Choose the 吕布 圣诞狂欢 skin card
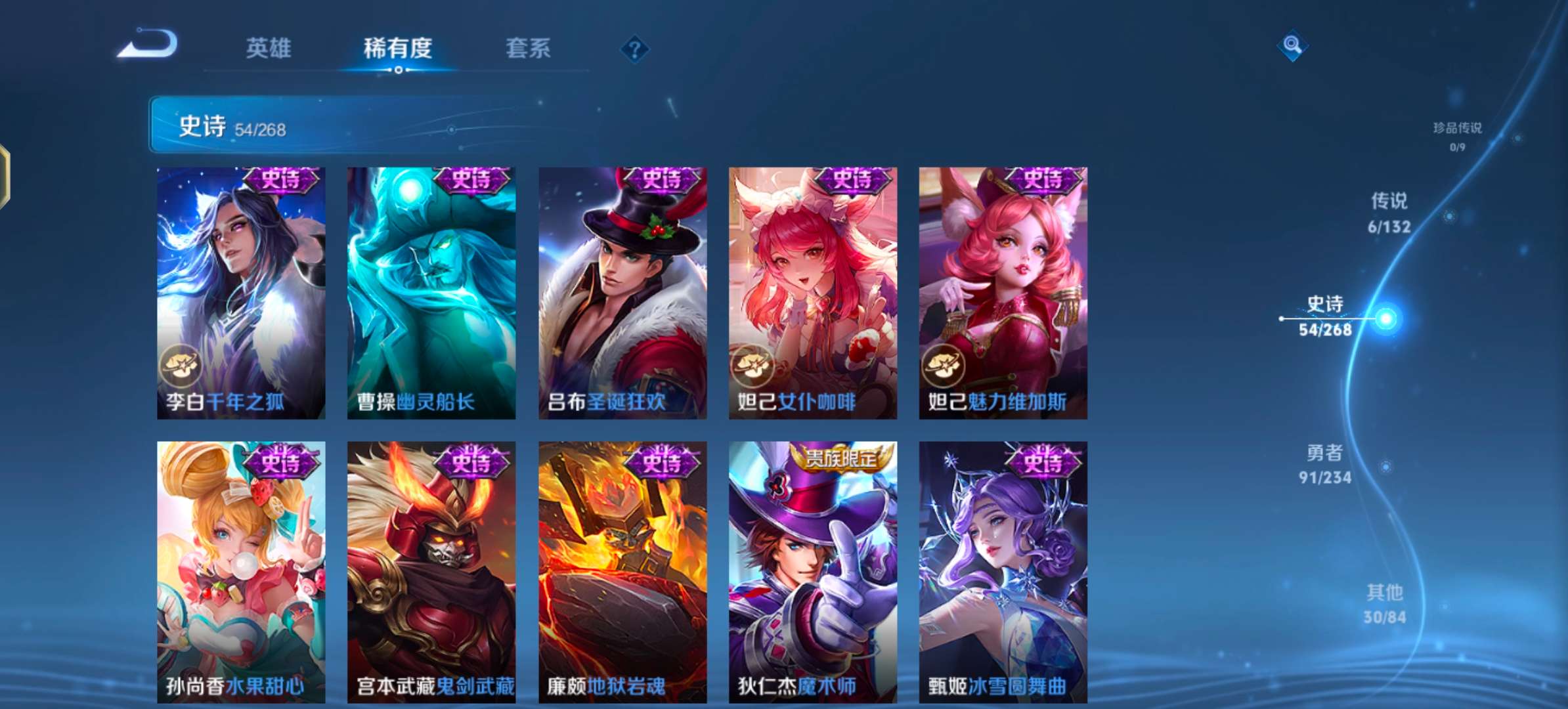Viewport: 1568px width, 709px height. point(622,293)
